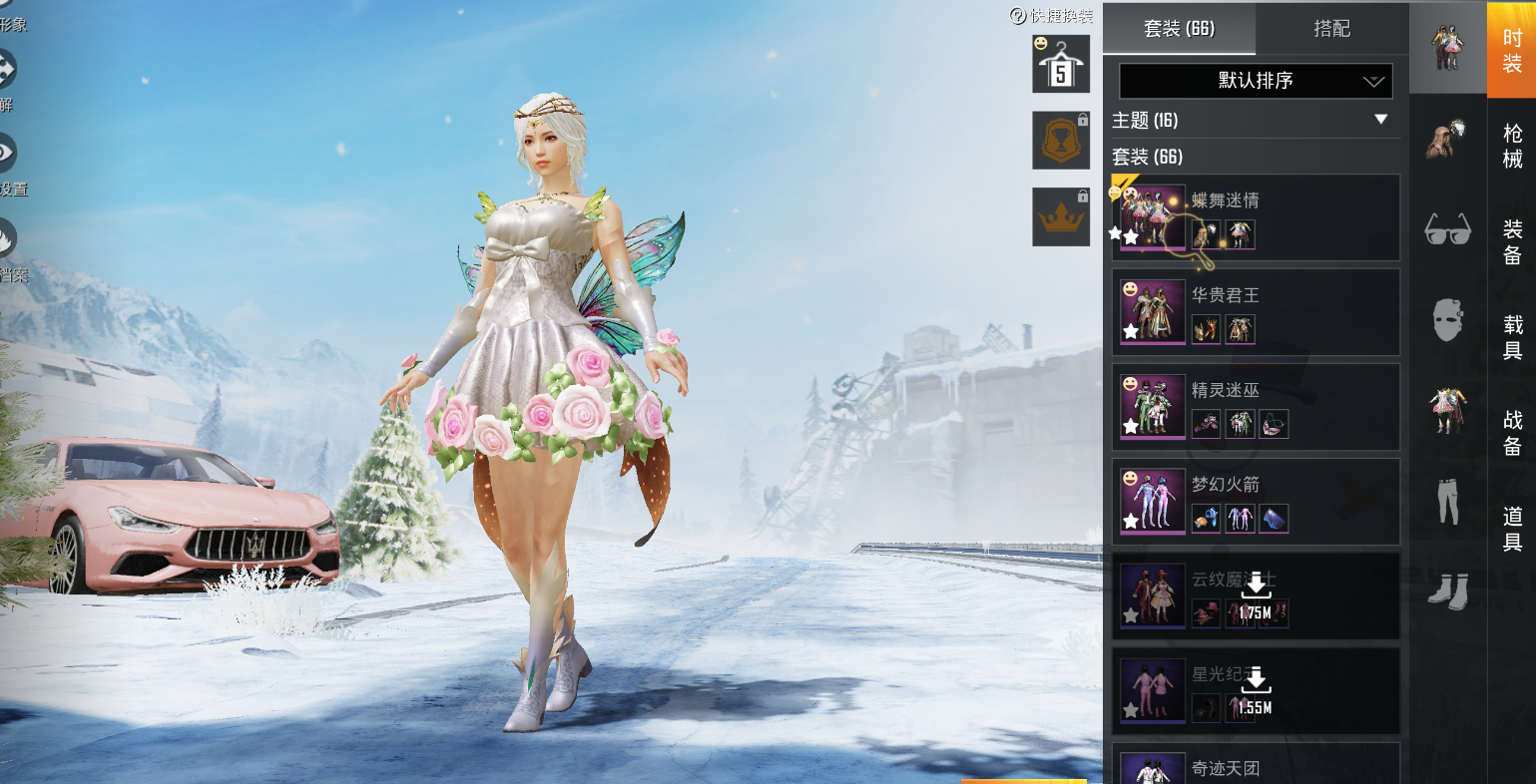This screenshot has height=784, width=1536.
Task: Open the 搭配 tab
Action: click(1331, 29)
